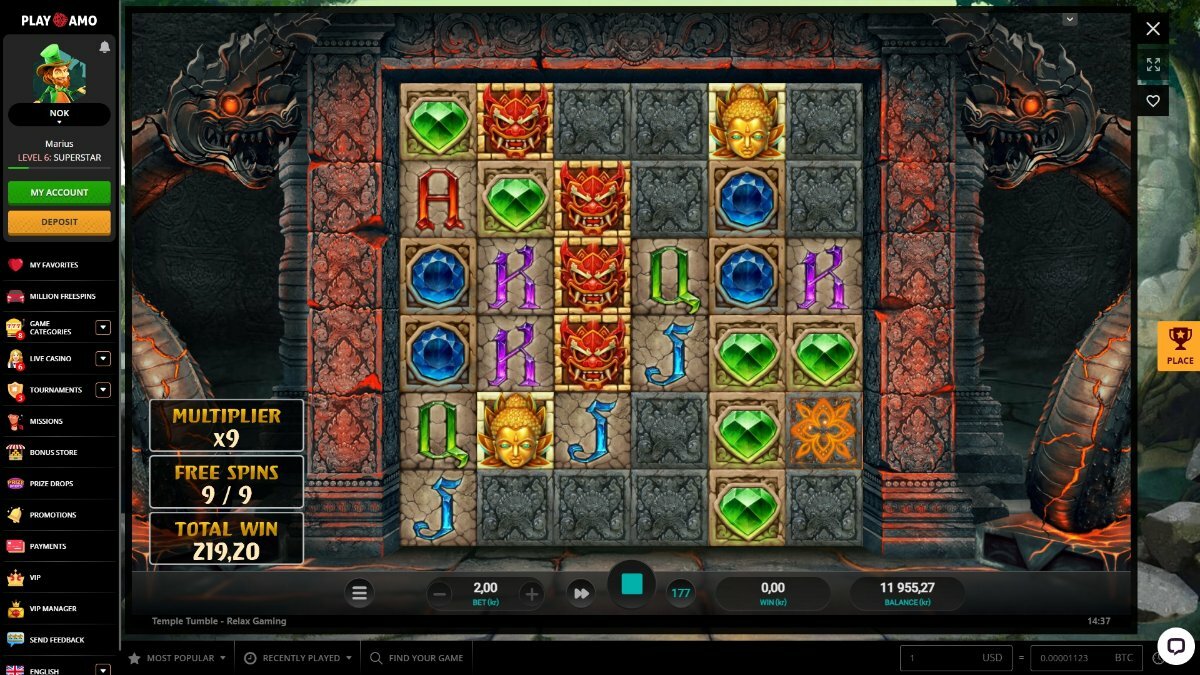Click the 177 autoplay counter button
The height and width of the screenshot is (675, 1200).
(x=681, y=593)
